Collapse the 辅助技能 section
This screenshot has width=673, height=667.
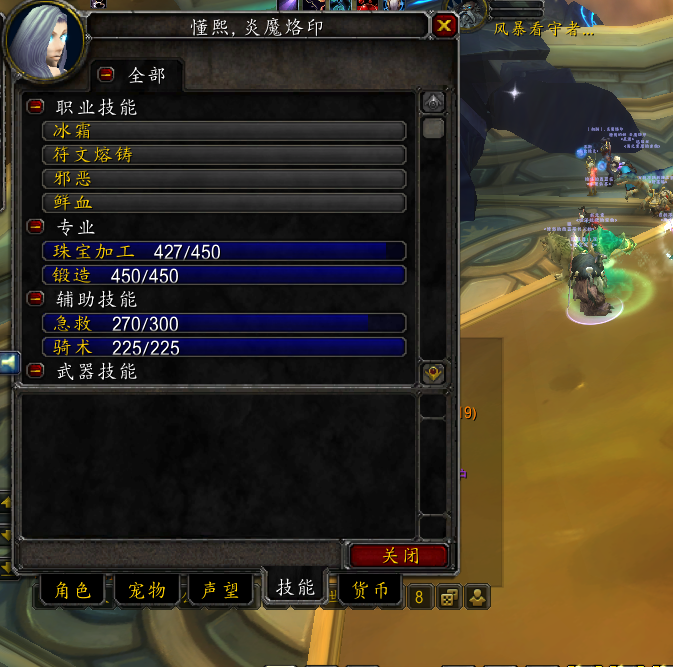(36, 298)
